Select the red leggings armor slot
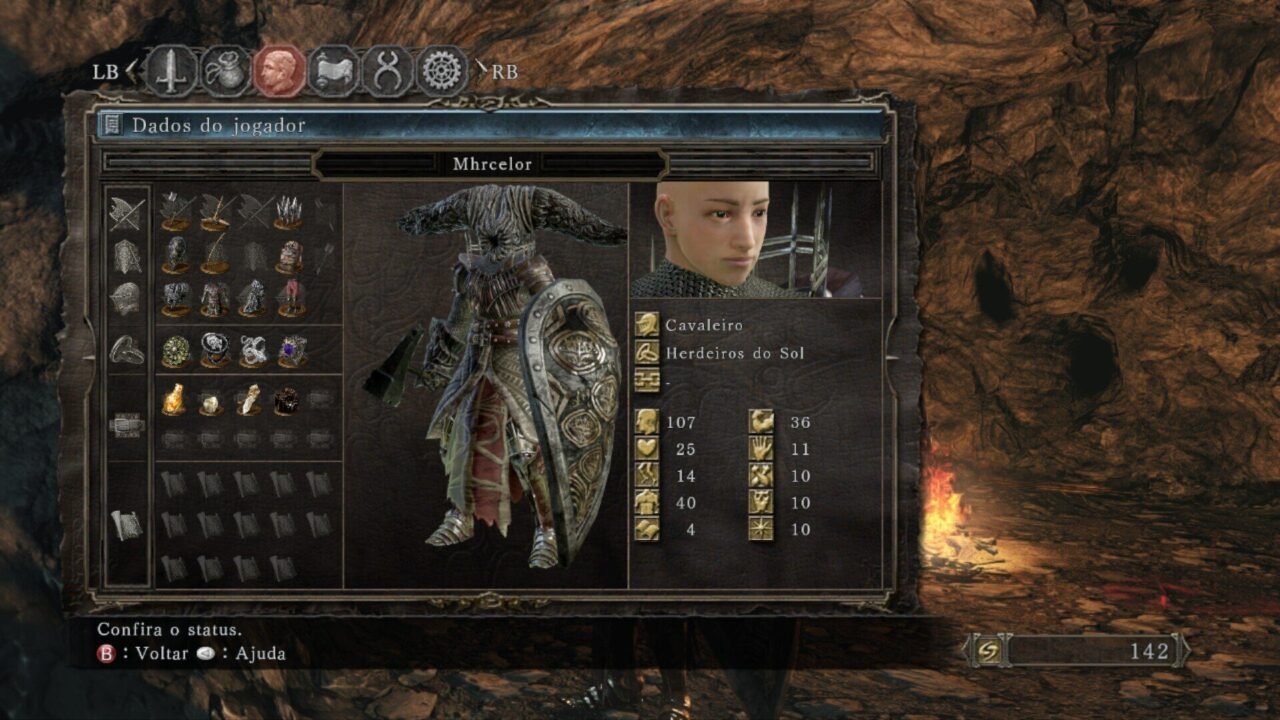The height and width of the screenshot is (720, 1280). pos(291,298)
